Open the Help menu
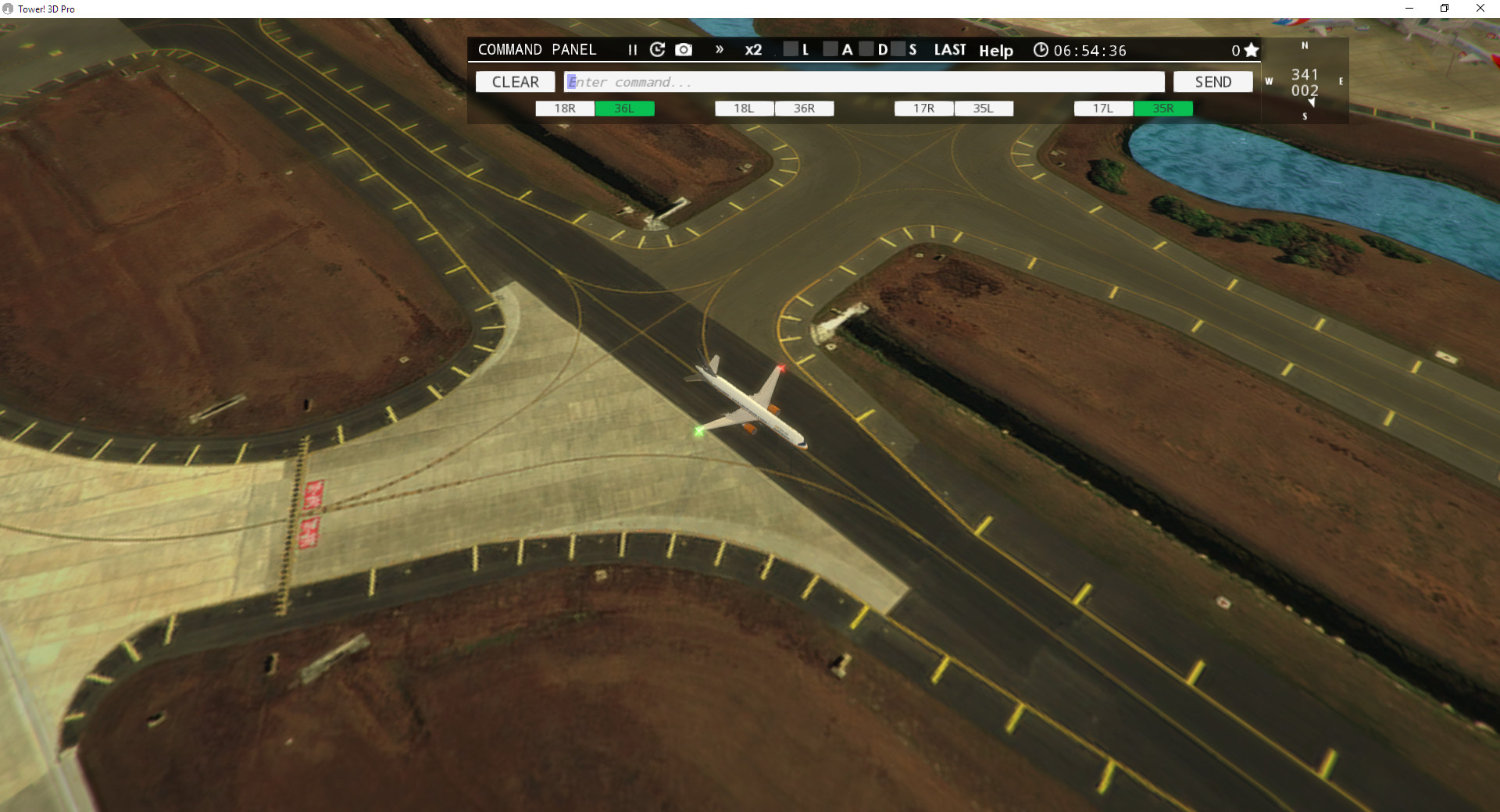The width and height of the screenshot is (1500, 812). 996,51
